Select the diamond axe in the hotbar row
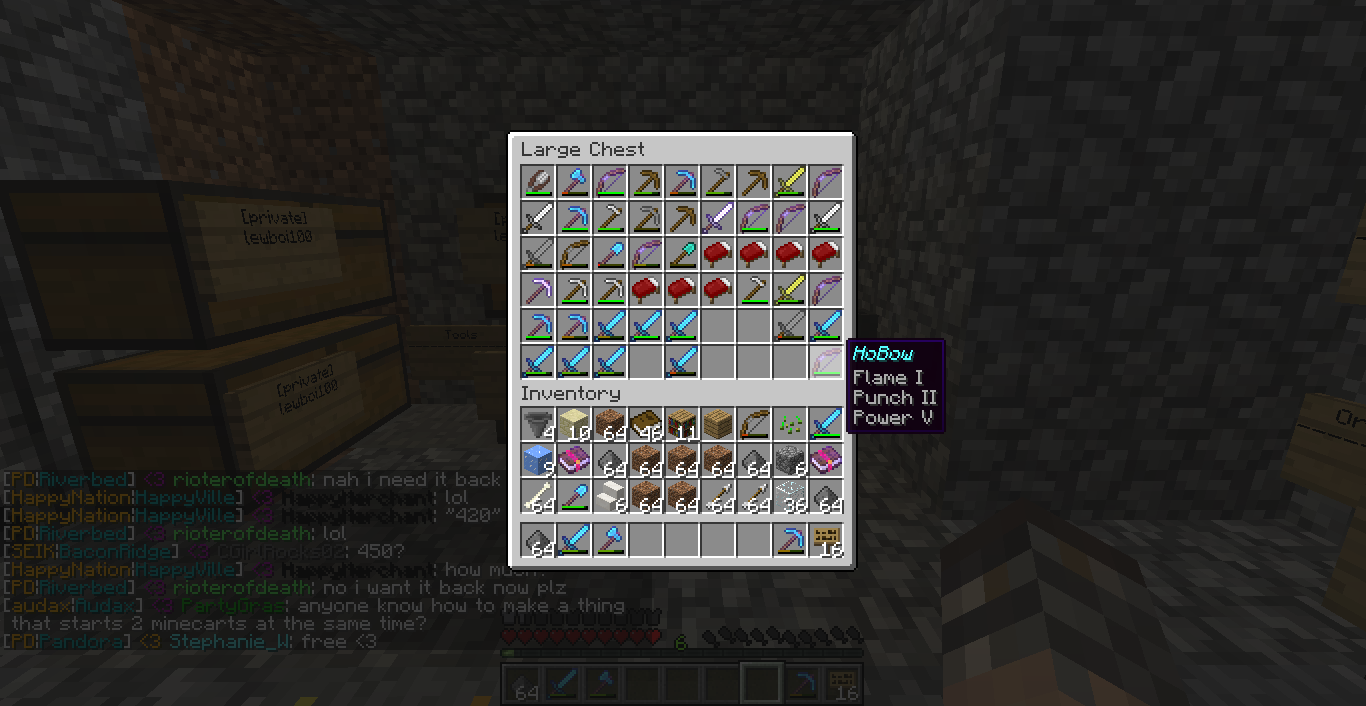 [x=610, y=542]
